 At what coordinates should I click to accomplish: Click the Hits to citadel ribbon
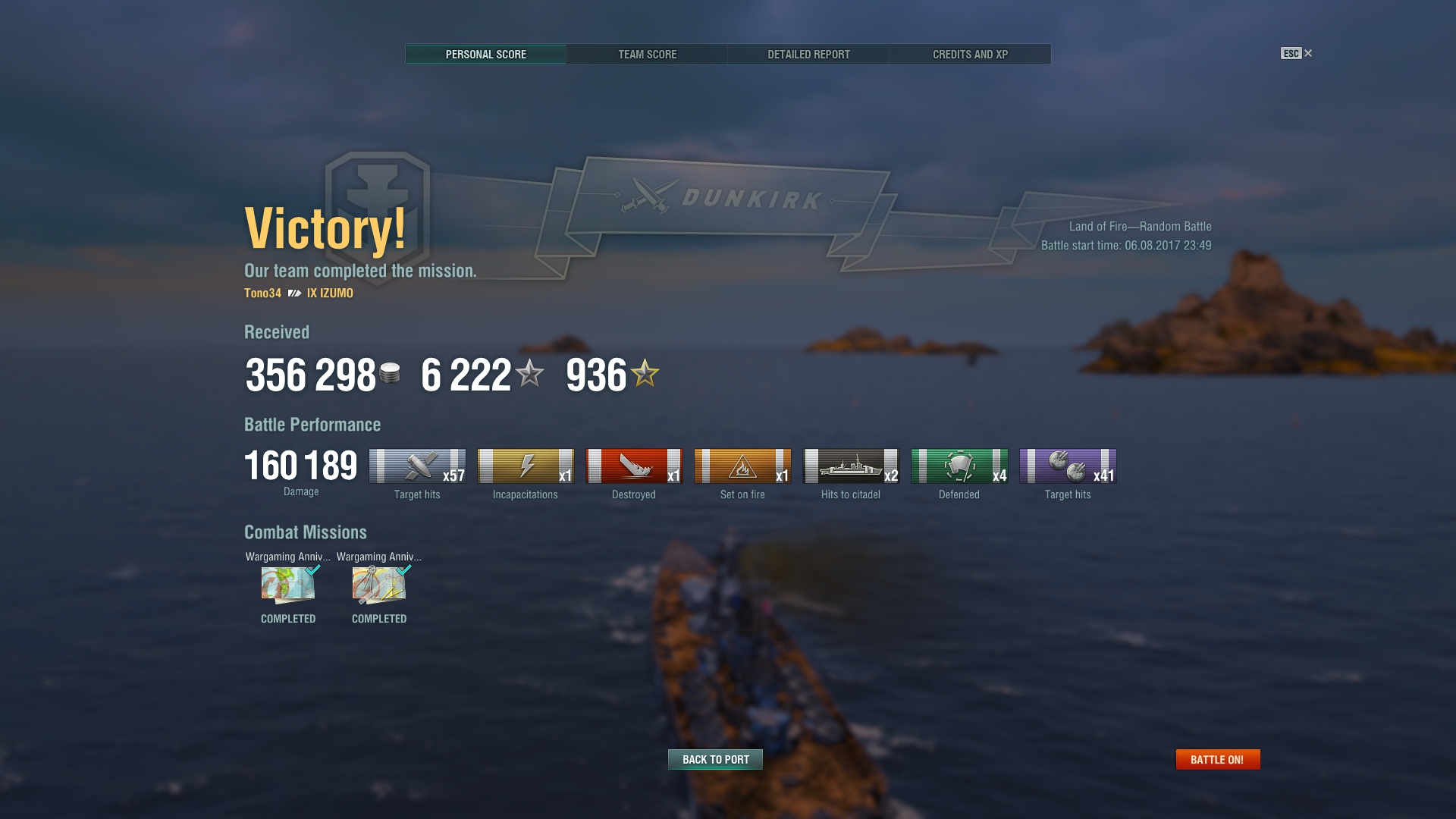tap(851, 466)
